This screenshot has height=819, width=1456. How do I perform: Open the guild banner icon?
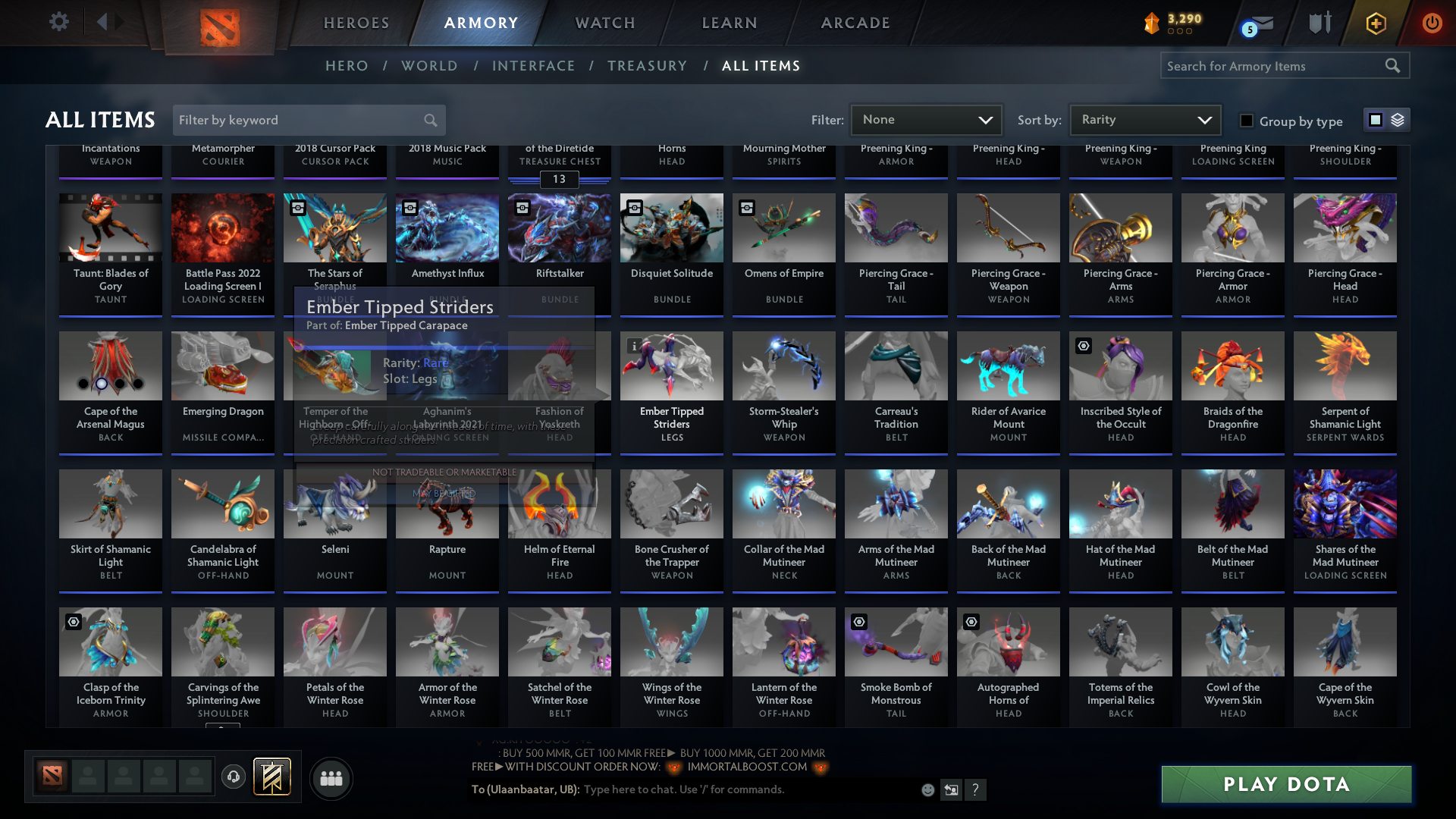[x=273, y=777]
